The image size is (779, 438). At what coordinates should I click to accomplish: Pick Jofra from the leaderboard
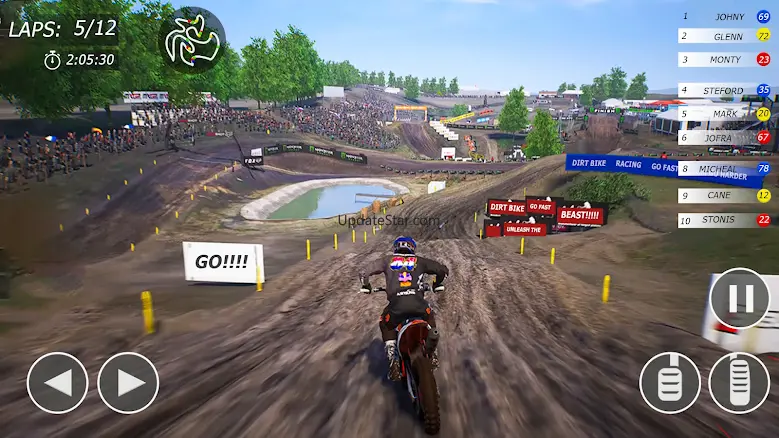click(x=725, y=137)
